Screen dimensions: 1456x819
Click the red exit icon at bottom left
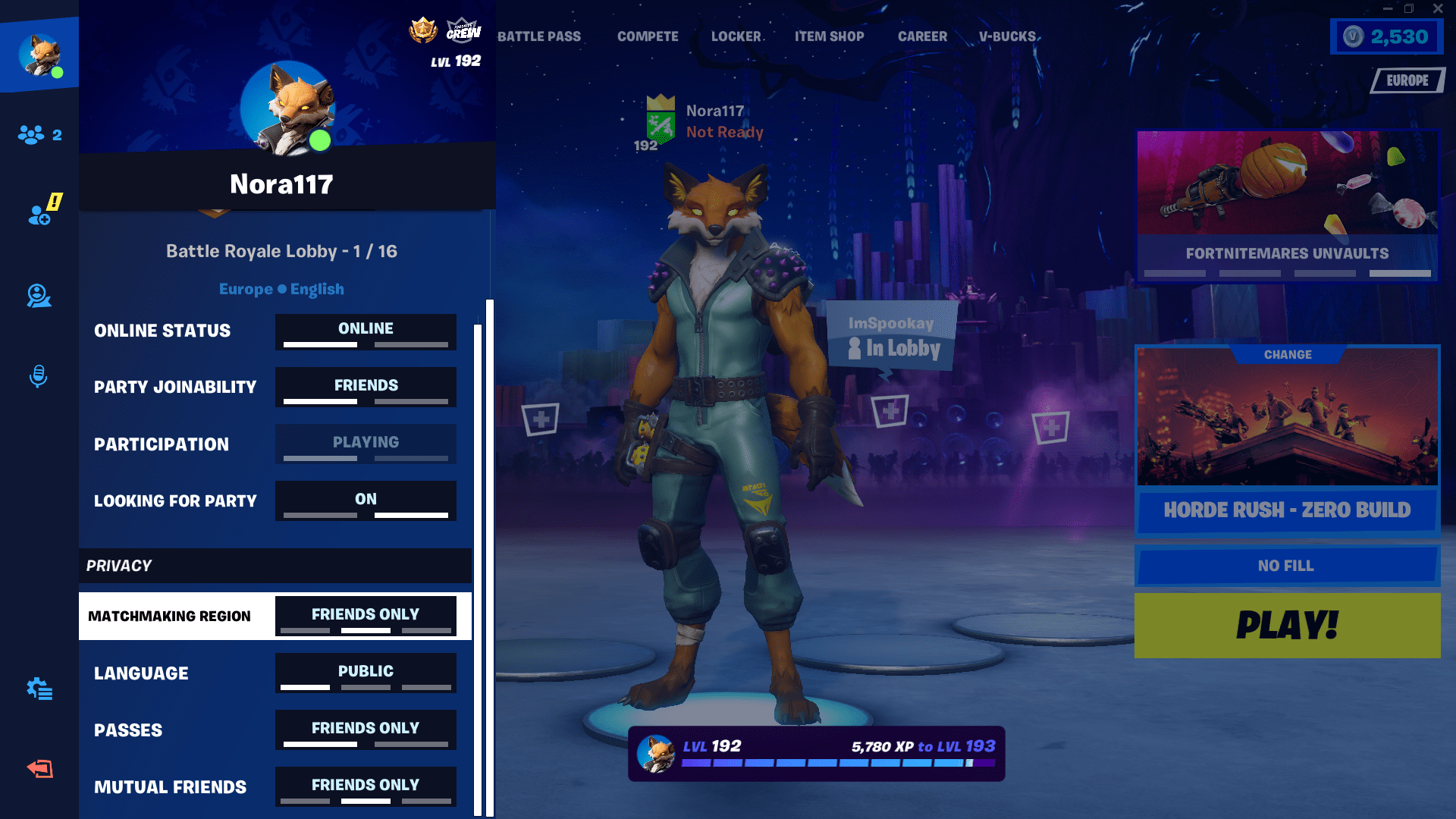(x=38, y=768)
